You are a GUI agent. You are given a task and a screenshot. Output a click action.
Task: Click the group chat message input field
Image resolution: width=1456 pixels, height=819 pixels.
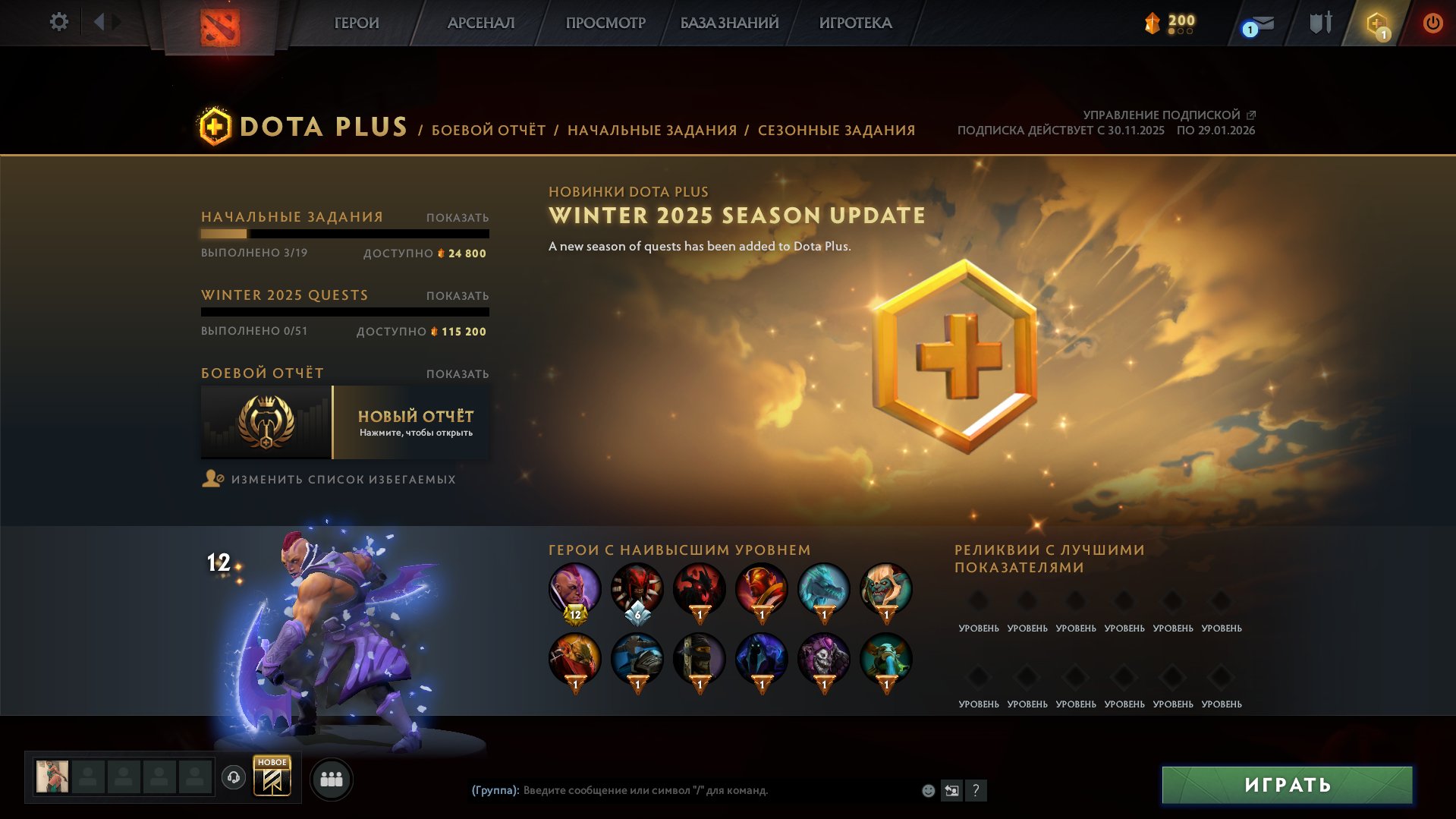click(x=683, y=790)
